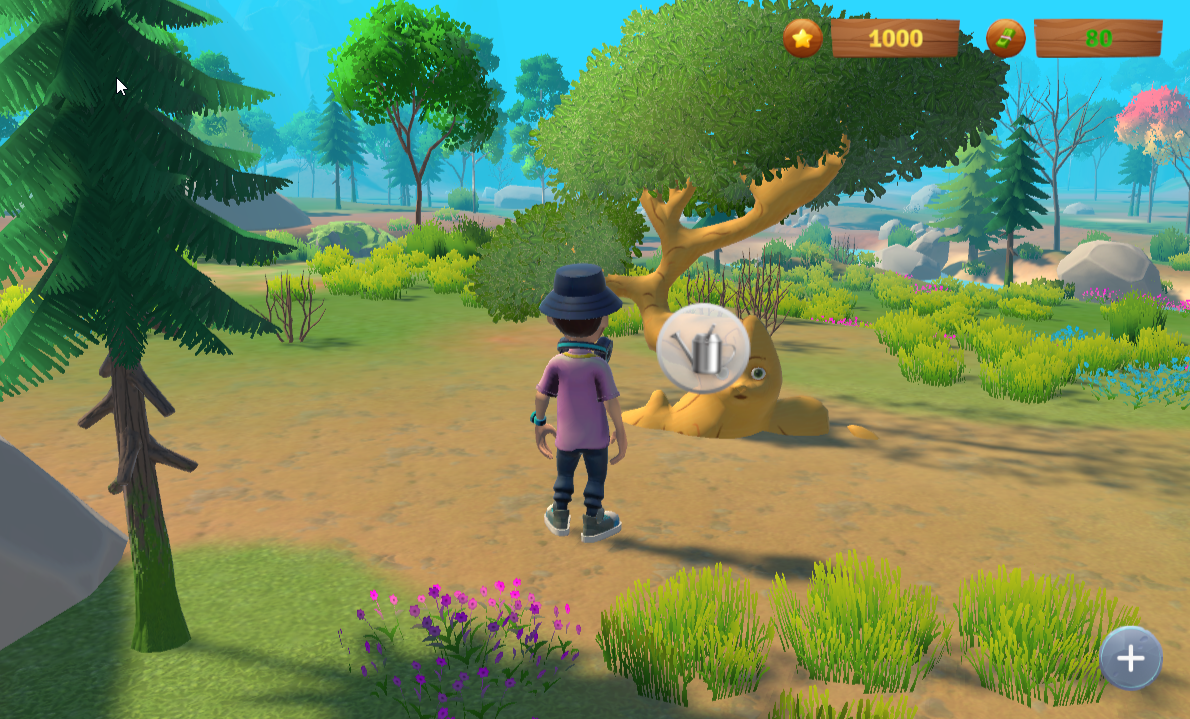Image resolution: width=1190 pixels, height=719 pixels.
Task: Open the round plus button menu
Action: [1131, 658]
